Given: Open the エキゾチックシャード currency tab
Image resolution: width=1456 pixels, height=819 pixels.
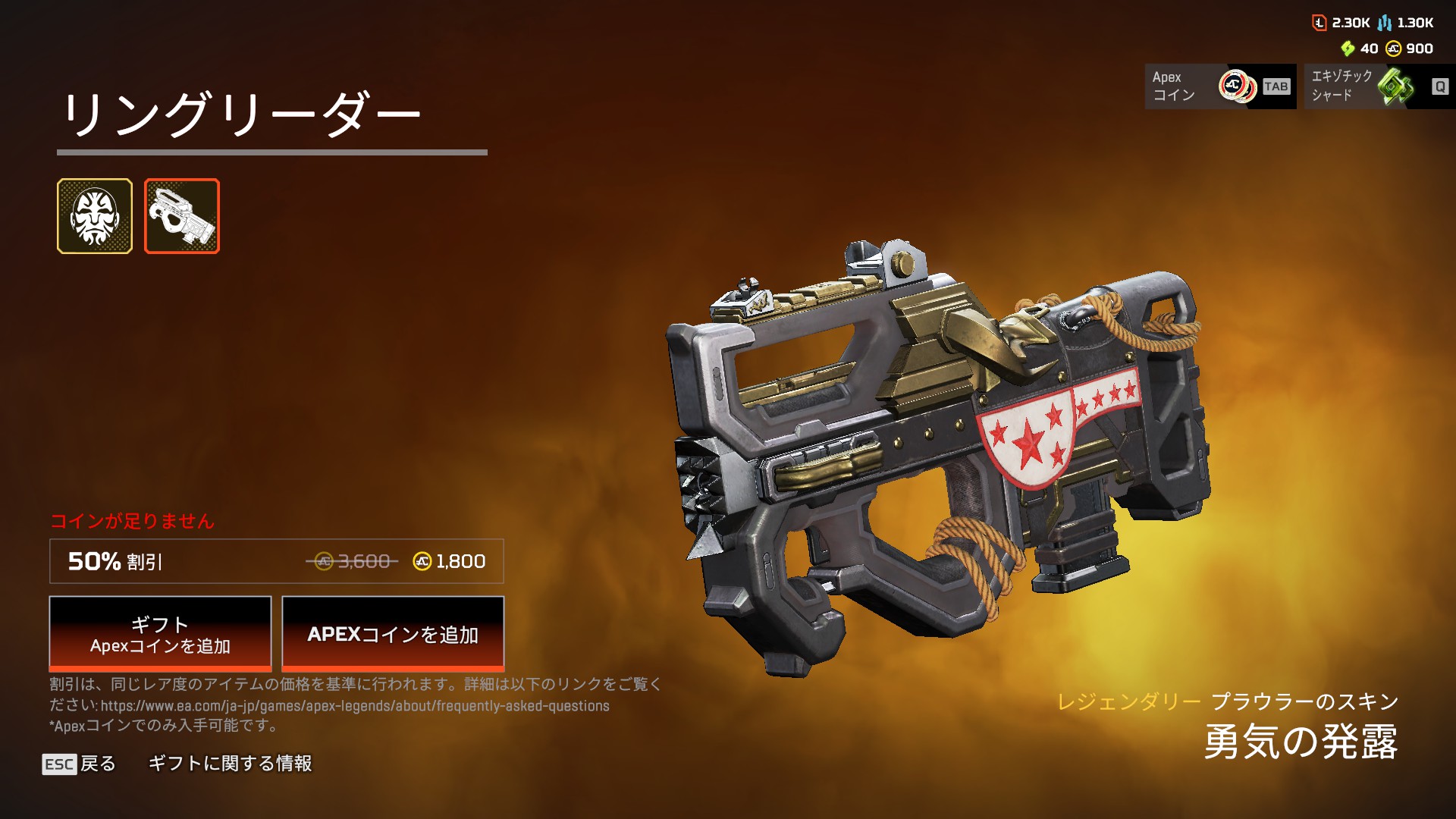Looking at the screenshot, I should click(x=1379, y=86).
